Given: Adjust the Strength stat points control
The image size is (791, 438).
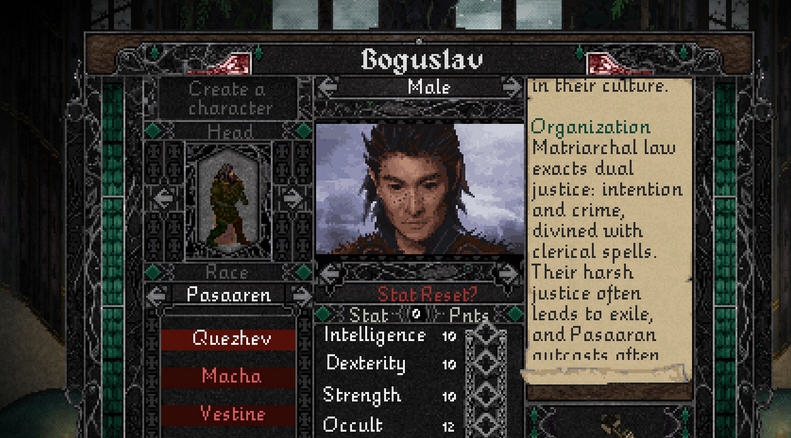Looking at the screenshot, I should tap(487, 396).
